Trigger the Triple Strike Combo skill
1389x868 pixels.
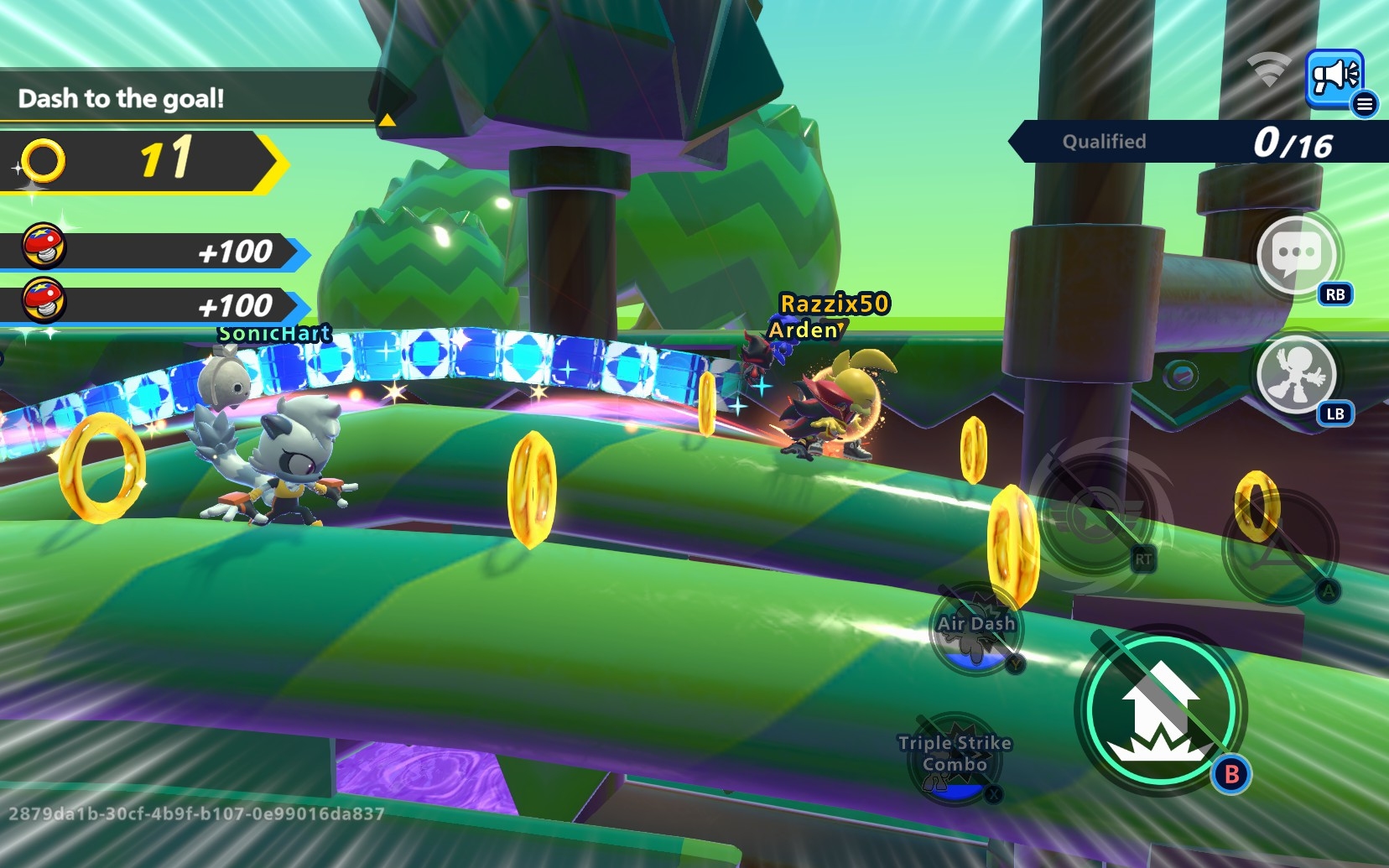tap(955, 757)
